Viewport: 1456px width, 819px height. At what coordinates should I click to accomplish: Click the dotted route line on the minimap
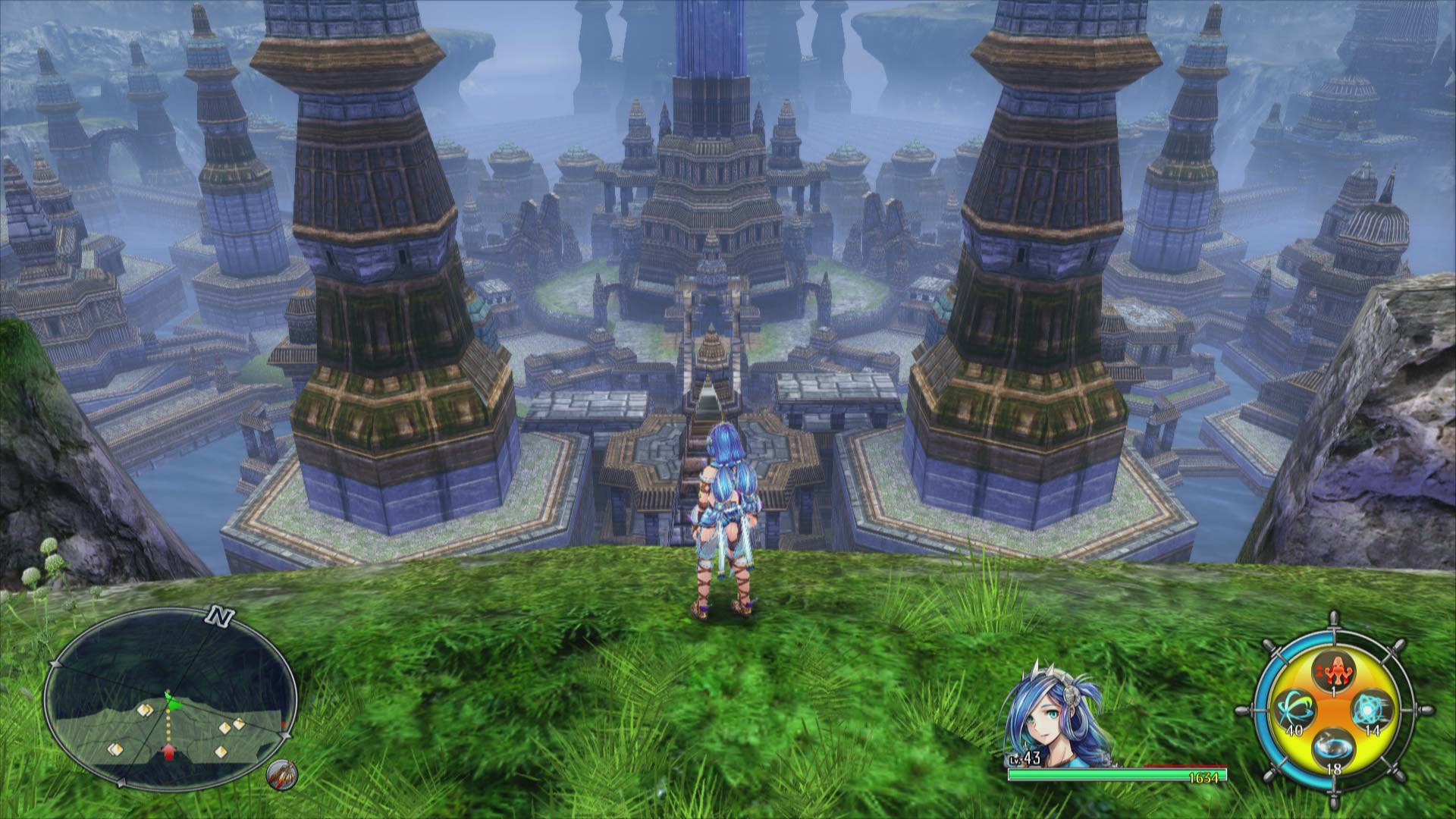pos(168,724)
